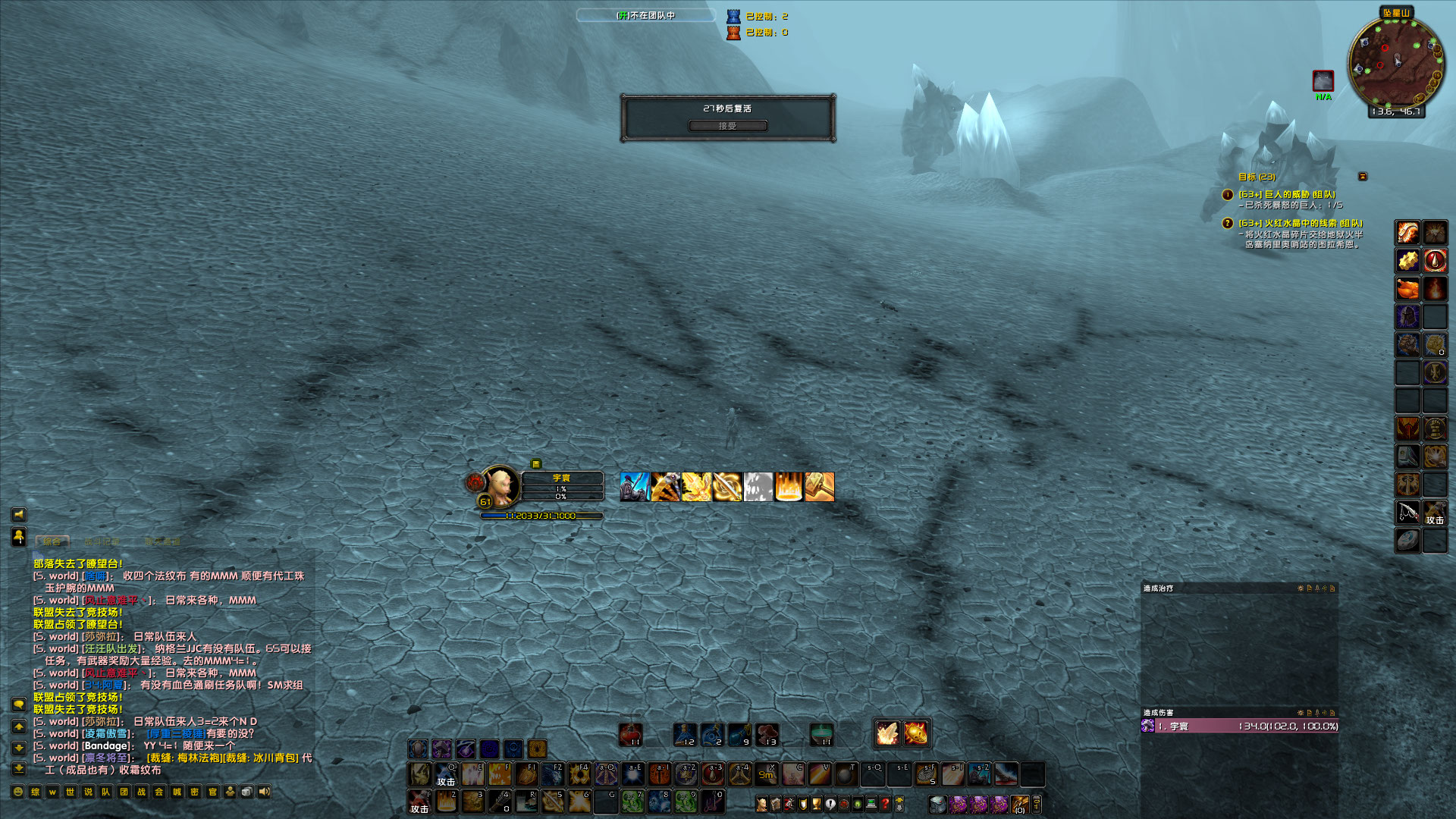This screenshot has width=1456, height=819.
Task: Open the emote smiley icon beside chat
Action: pos(17,791)
